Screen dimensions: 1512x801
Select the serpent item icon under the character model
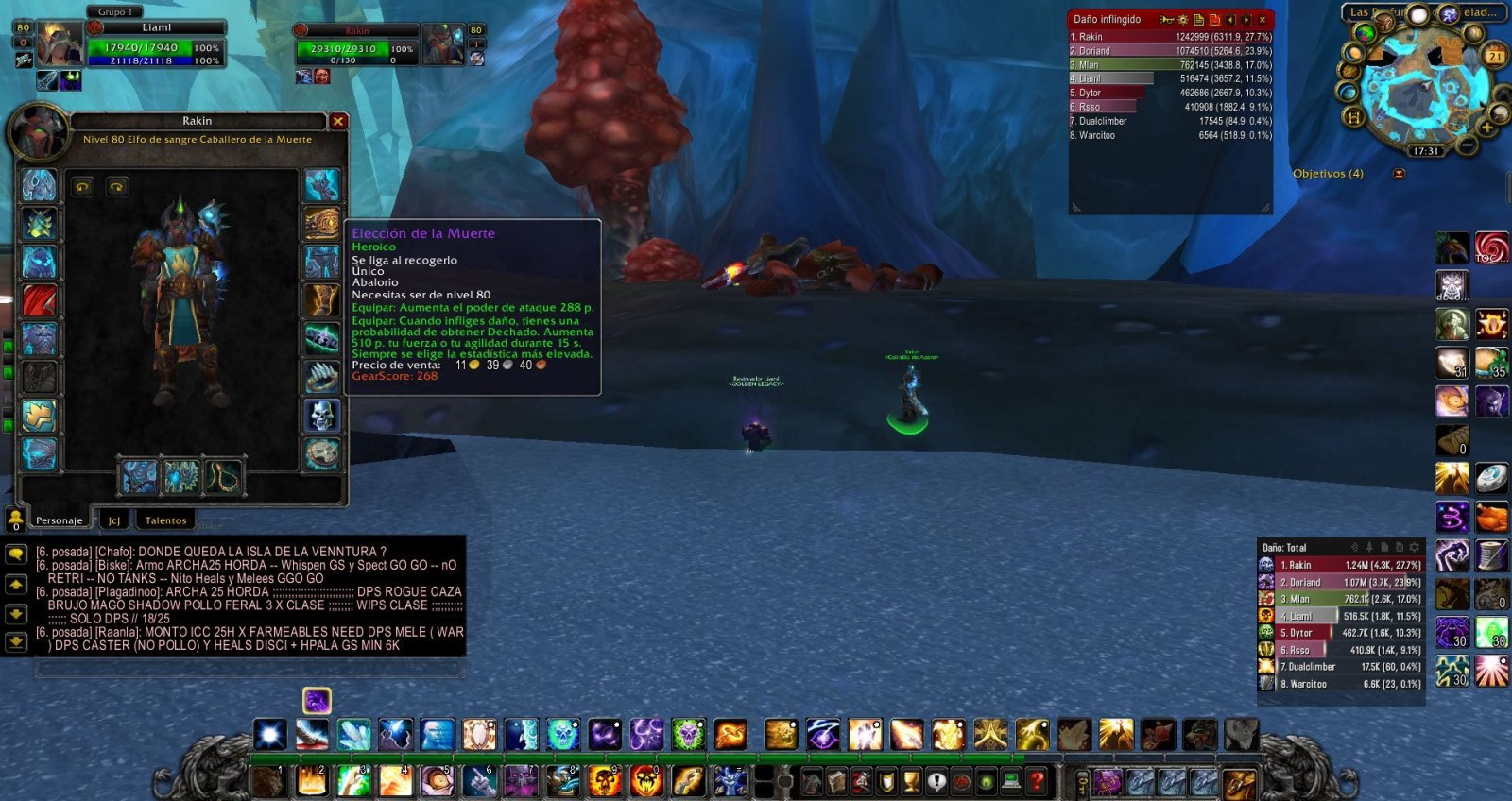click(x=224, y=478)
